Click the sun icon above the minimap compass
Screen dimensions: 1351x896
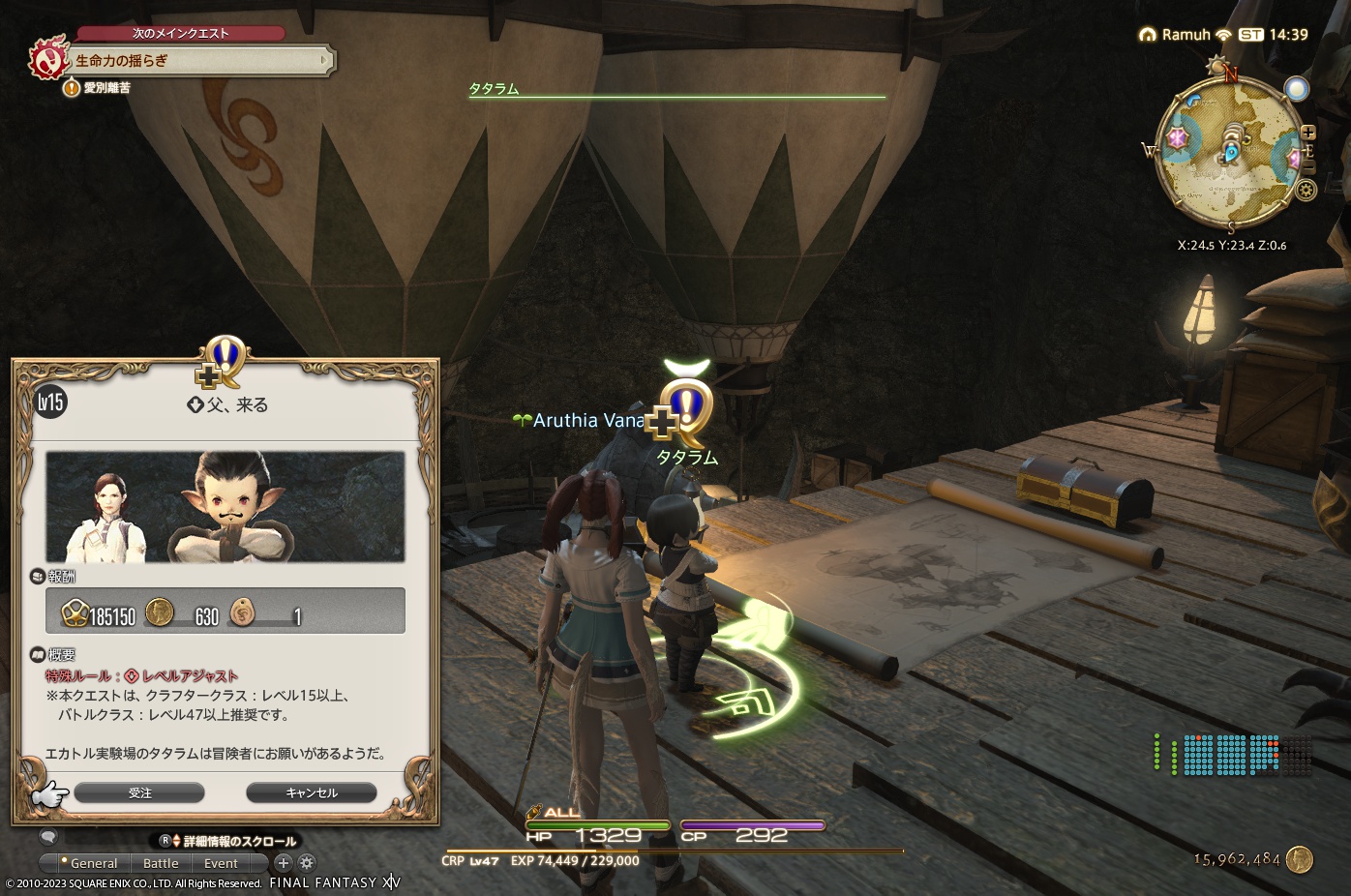tap(1217, 64)
